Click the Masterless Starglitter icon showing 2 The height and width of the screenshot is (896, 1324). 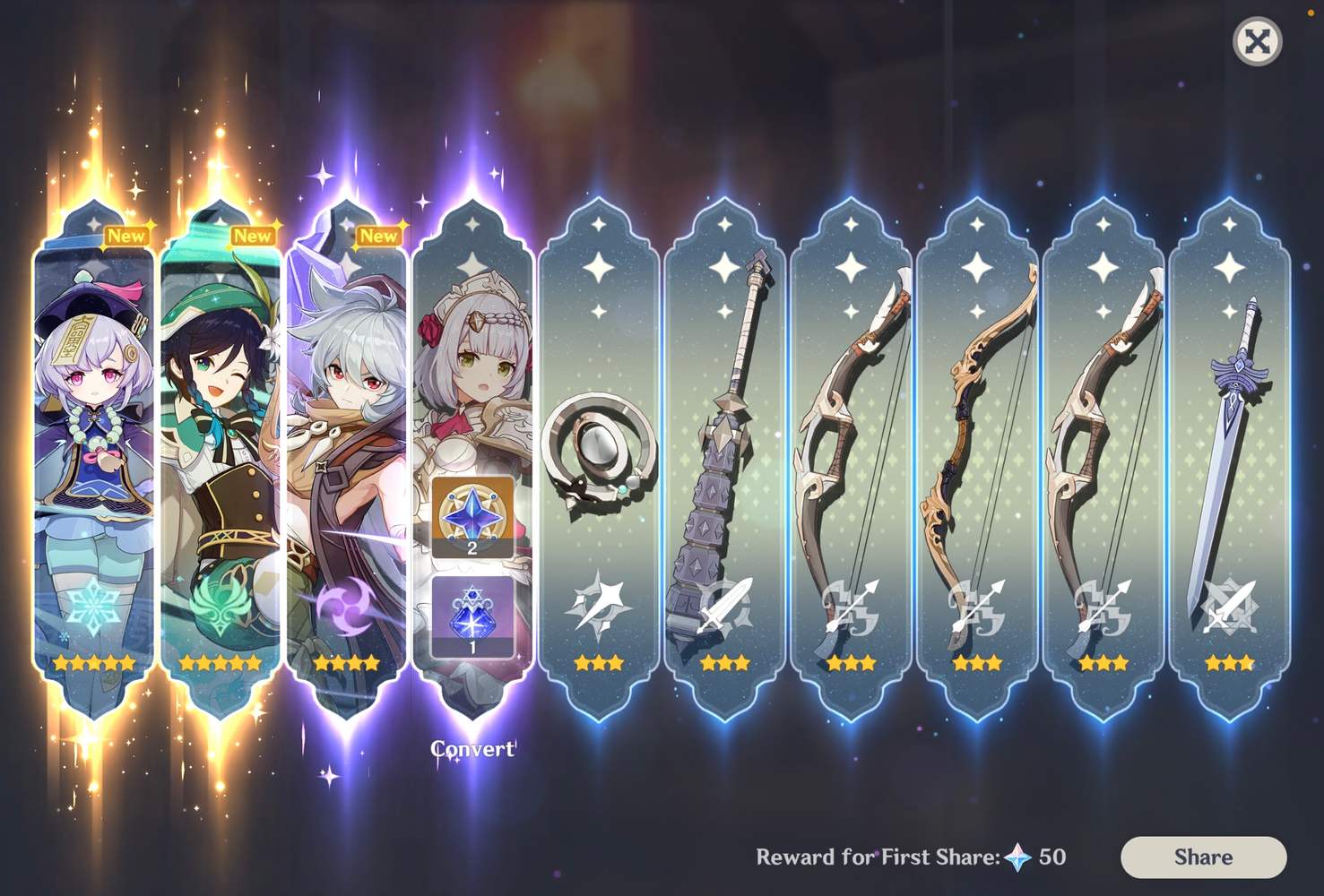(x=474, y=517)
